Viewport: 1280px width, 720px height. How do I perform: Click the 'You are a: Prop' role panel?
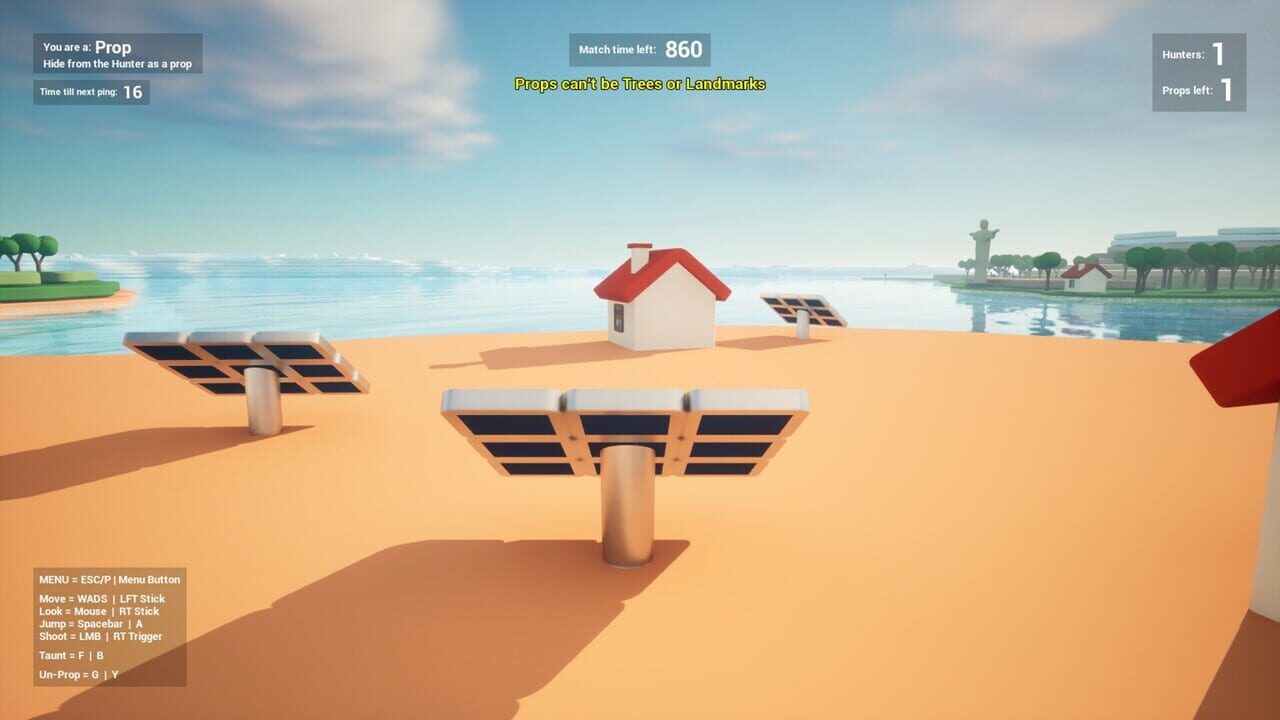pos(115,50)
